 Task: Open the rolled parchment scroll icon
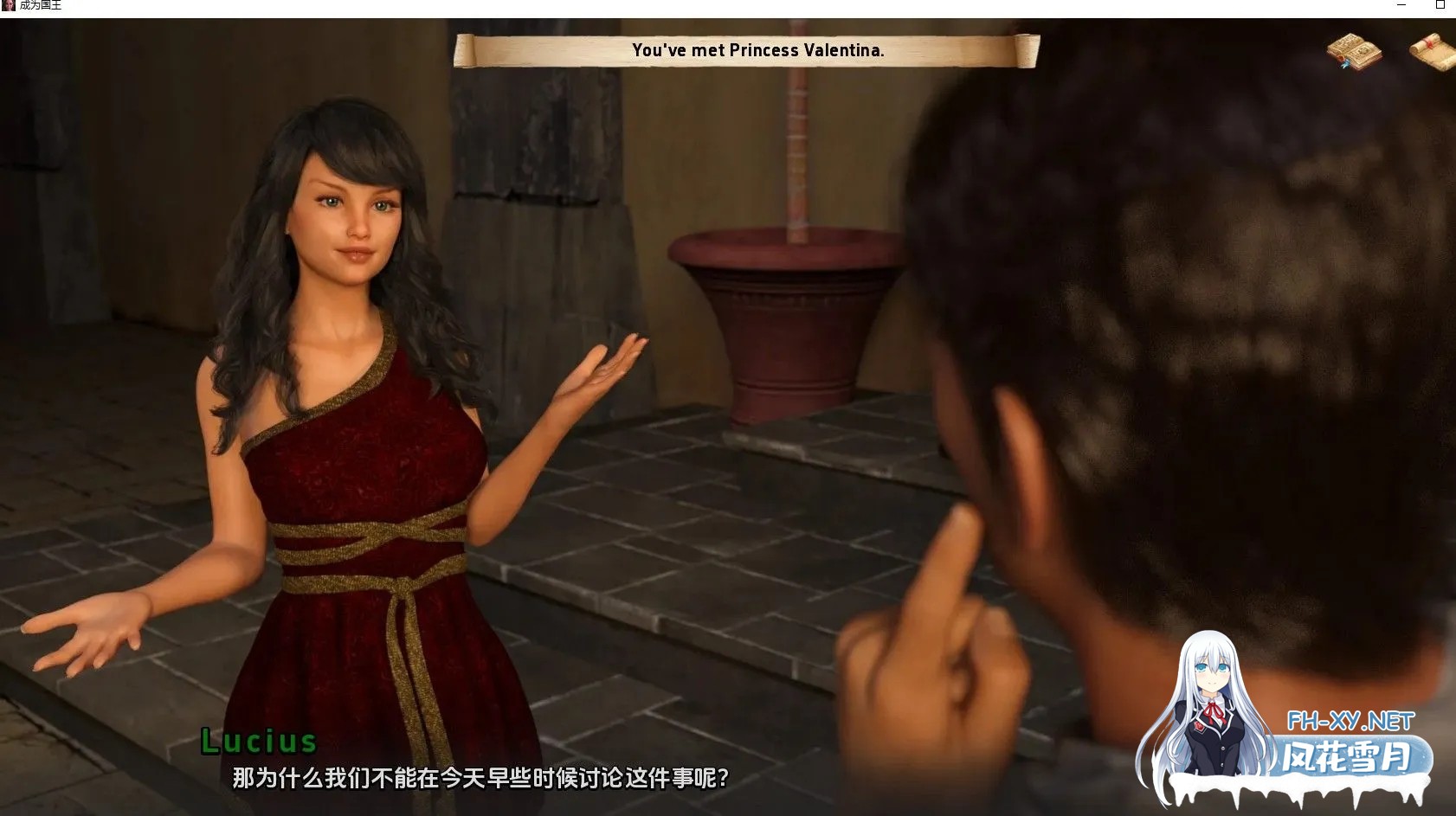1434,51
